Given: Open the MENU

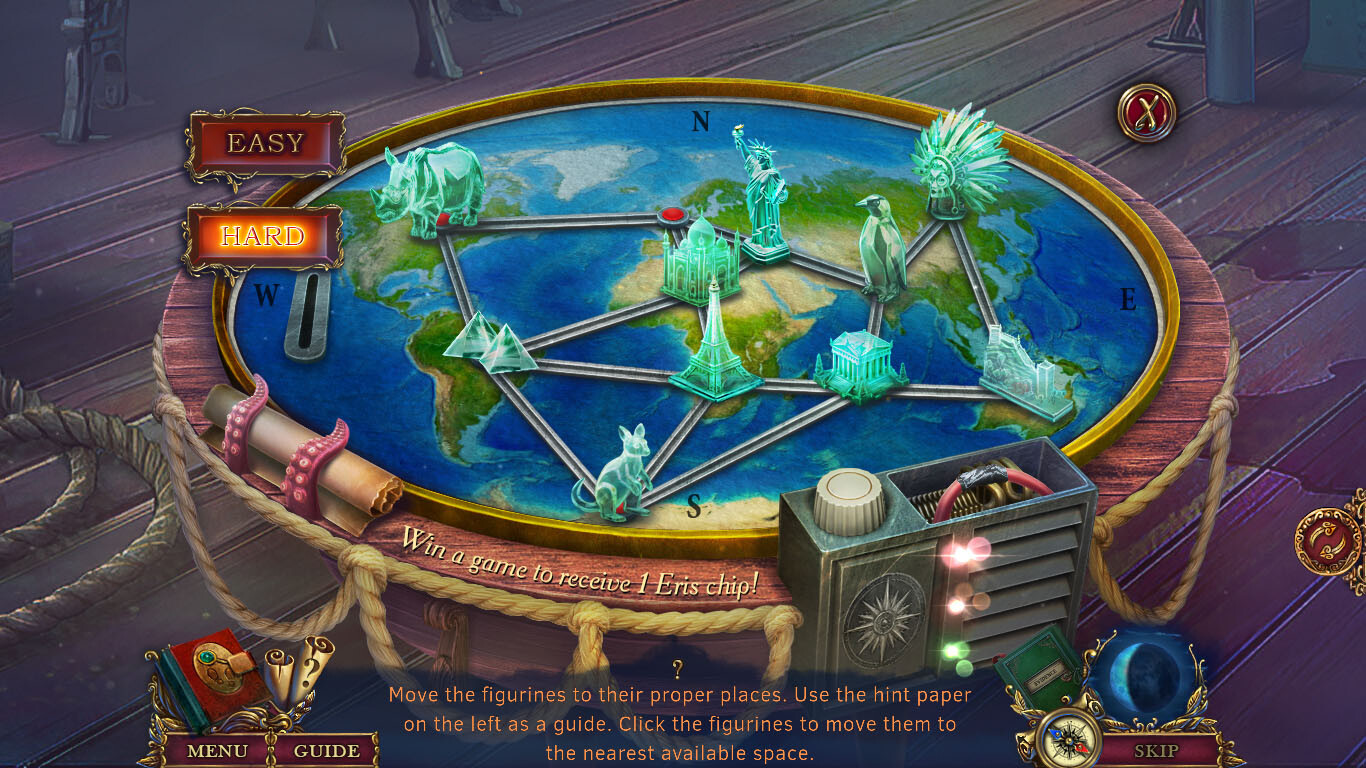Looking at the screenshot, I should point(219,750).
